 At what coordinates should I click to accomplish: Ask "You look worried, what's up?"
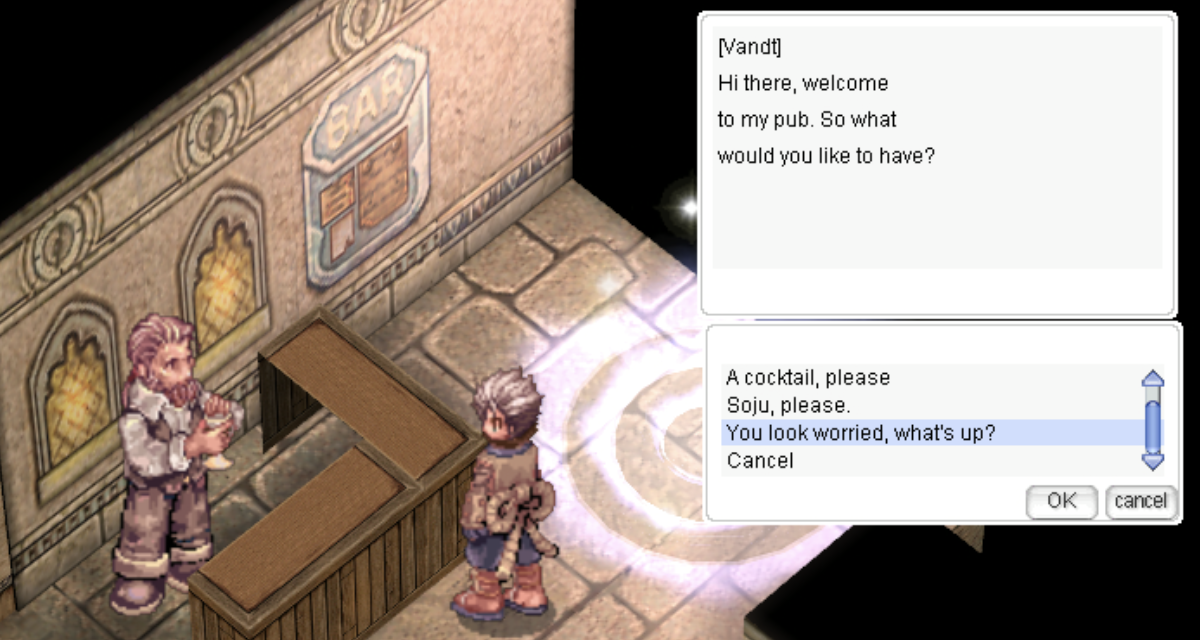click(x=860, y=433)
